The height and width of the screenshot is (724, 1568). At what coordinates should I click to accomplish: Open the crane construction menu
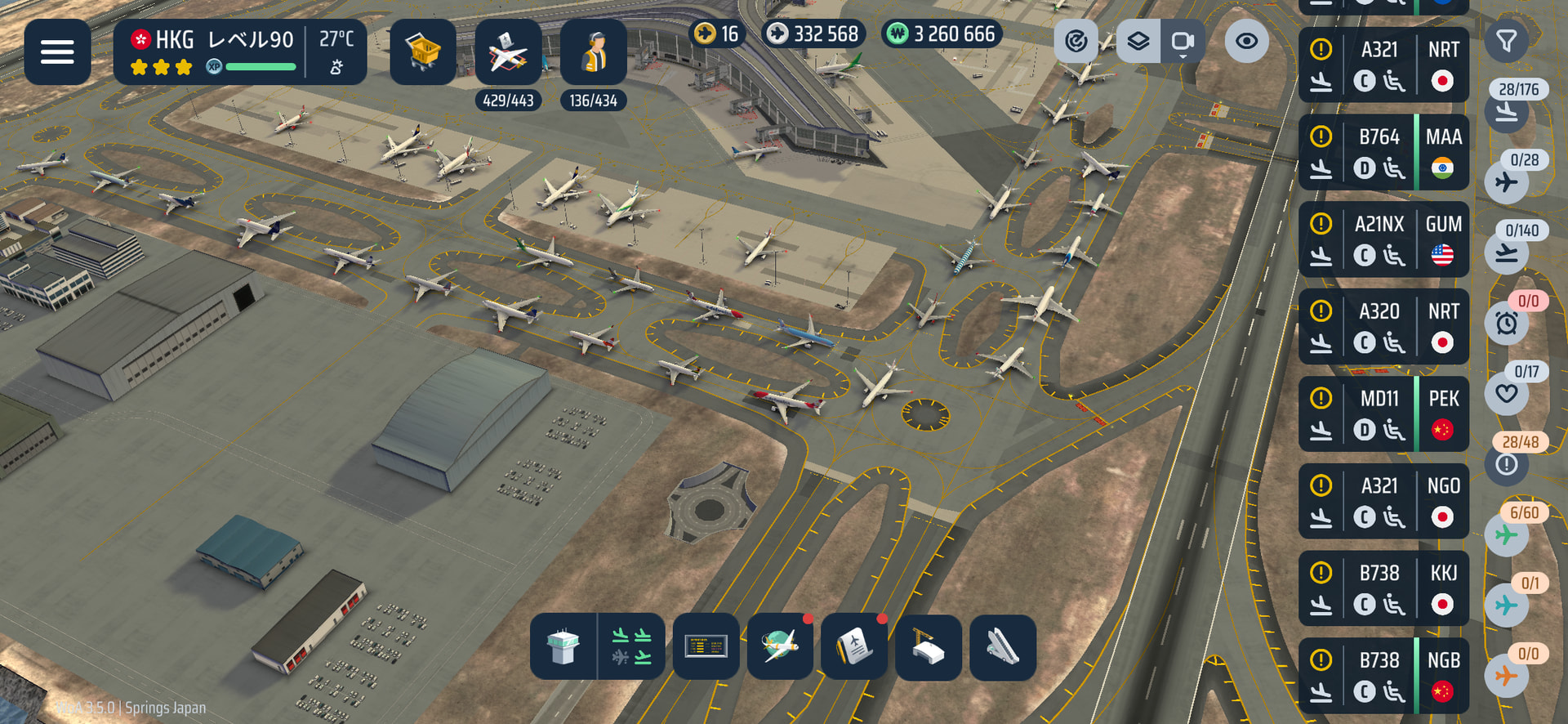click(x=929, y=647)
